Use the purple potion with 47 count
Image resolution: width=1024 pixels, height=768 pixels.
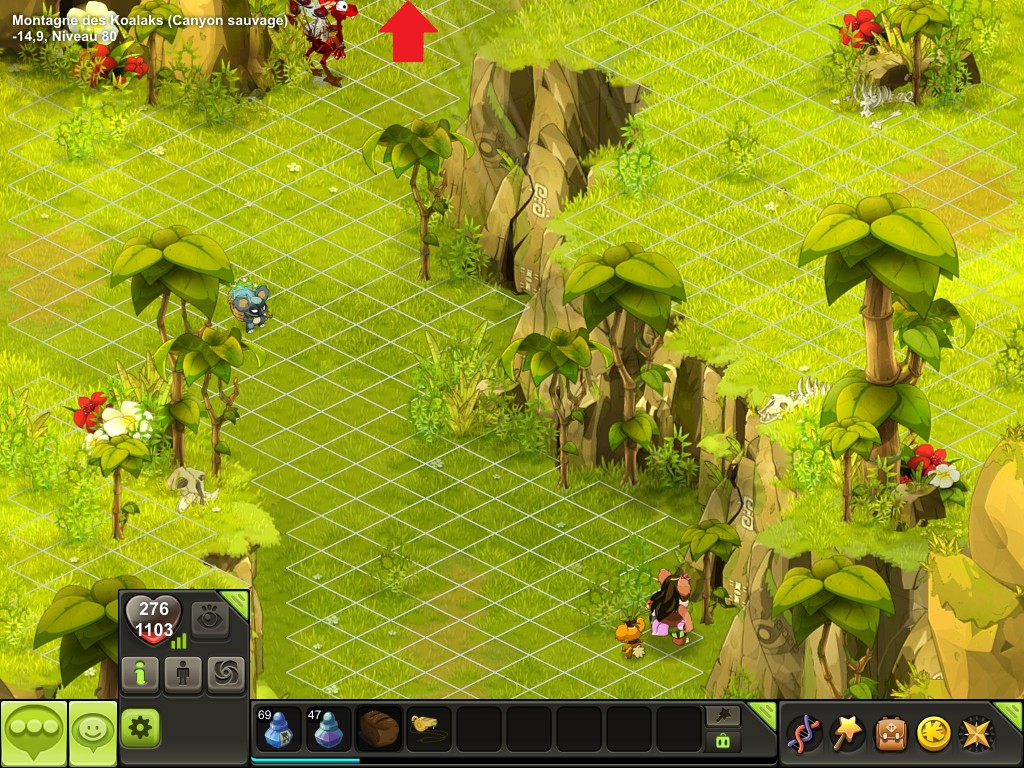pyautogui.click(x=329, y=729)
